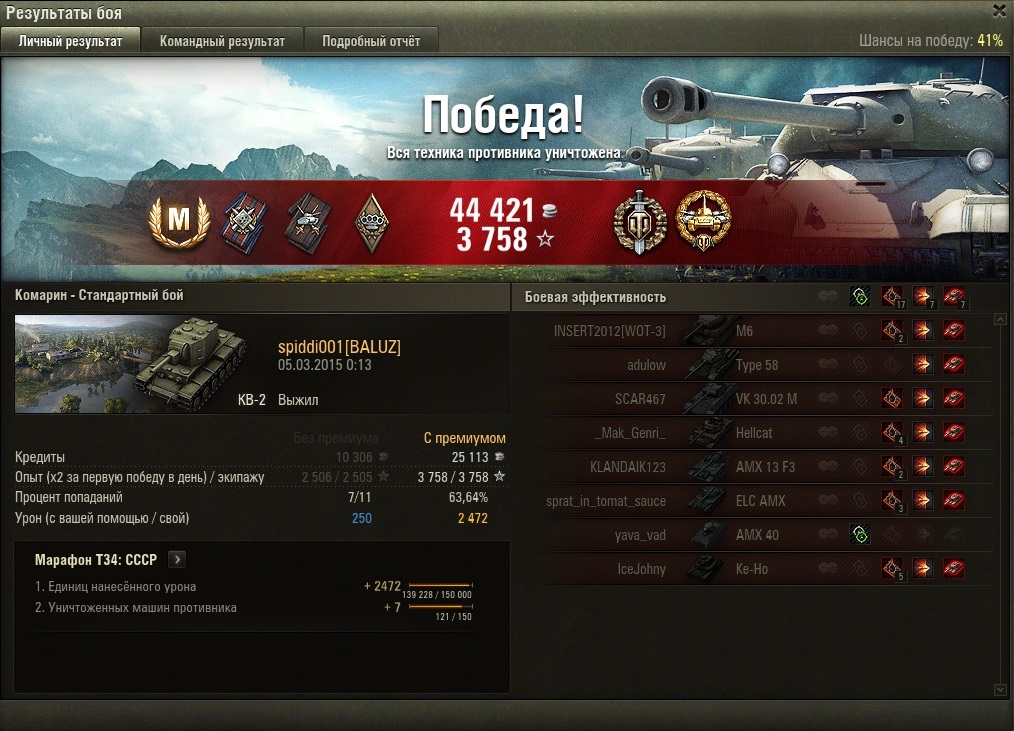Select KLANDAIK123 AMX 13 F3 row
Viewport: 1014px width, 731px height.
[x=750, y=467]
